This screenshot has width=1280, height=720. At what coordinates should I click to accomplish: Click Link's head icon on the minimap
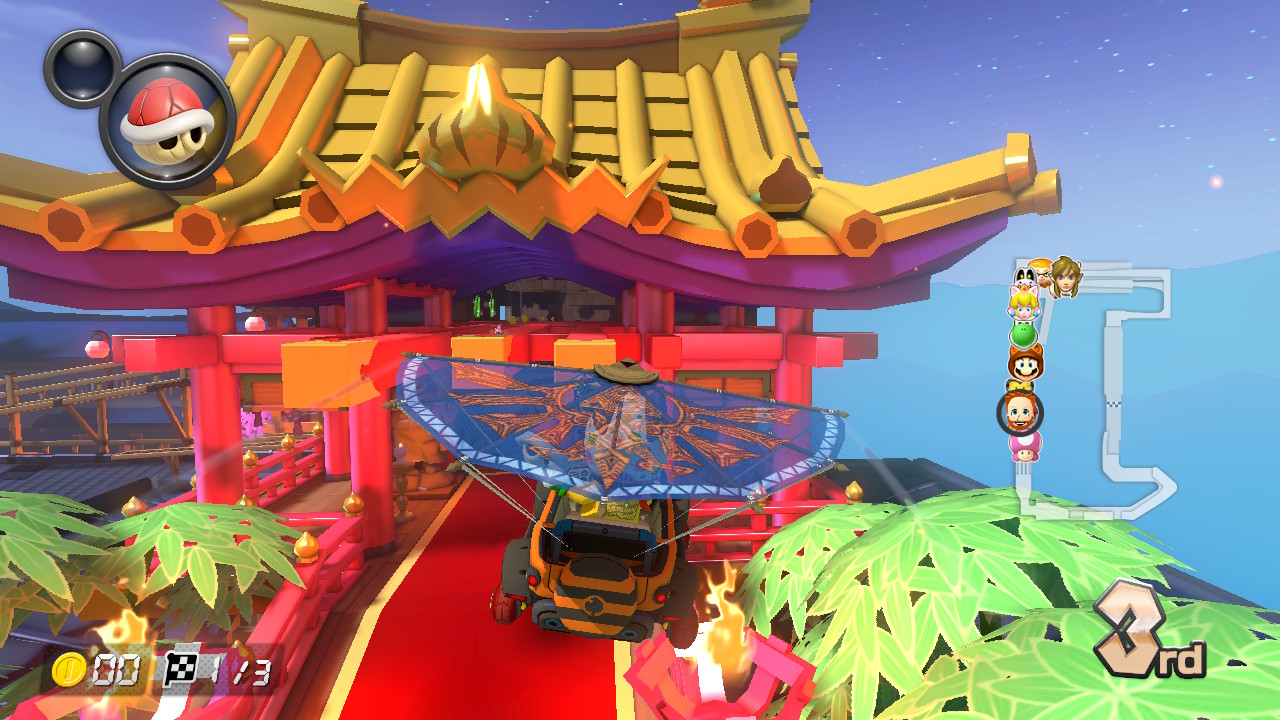[1065, 278]
